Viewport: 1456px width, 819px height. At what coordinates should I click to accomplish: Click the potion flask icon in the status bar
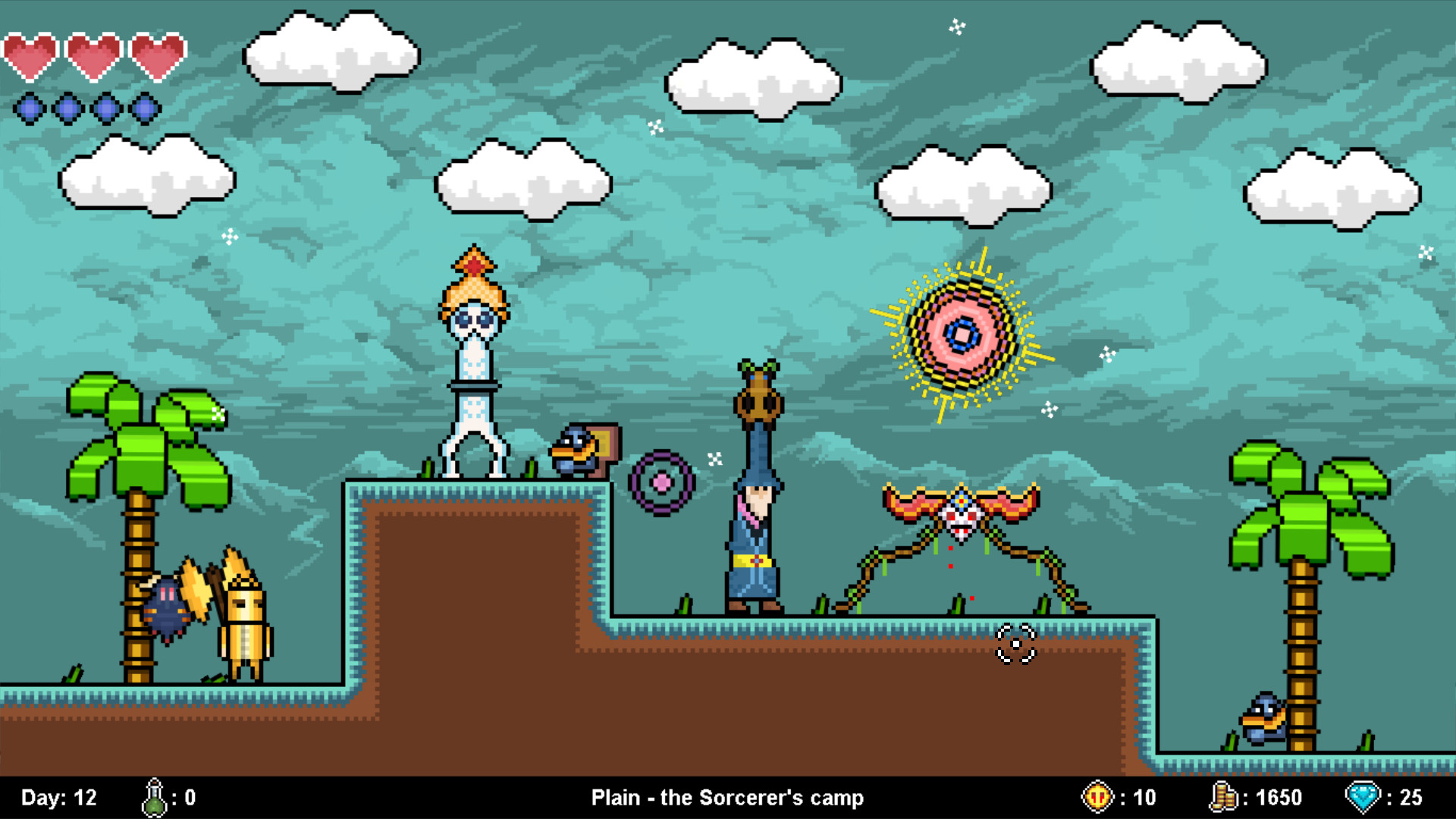point(155,797)
